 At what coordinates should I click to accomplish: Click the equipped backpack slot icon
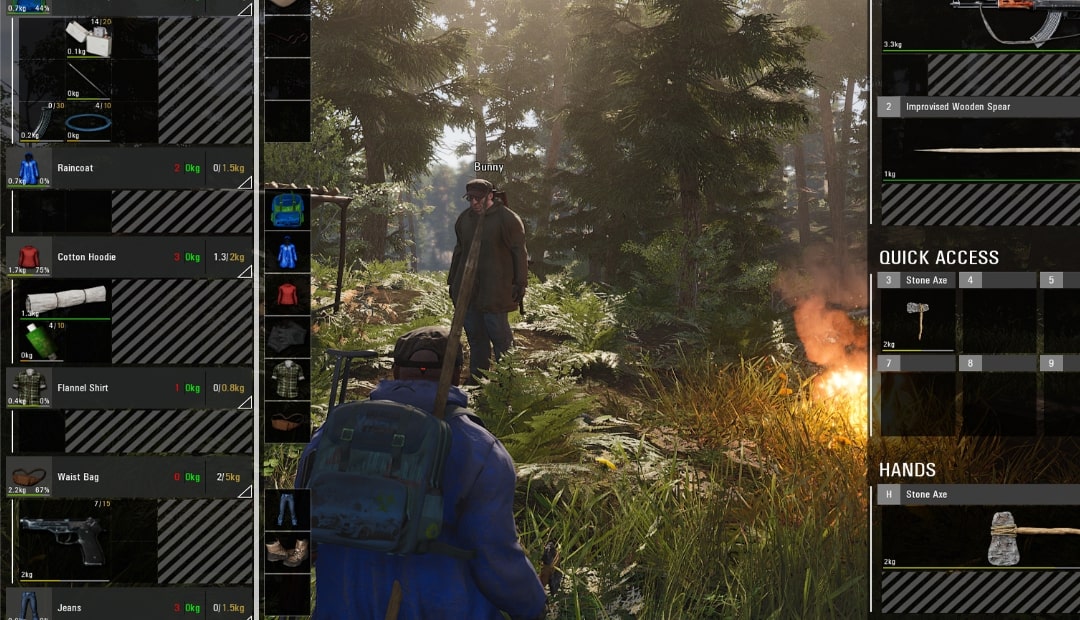coord(287,211)
